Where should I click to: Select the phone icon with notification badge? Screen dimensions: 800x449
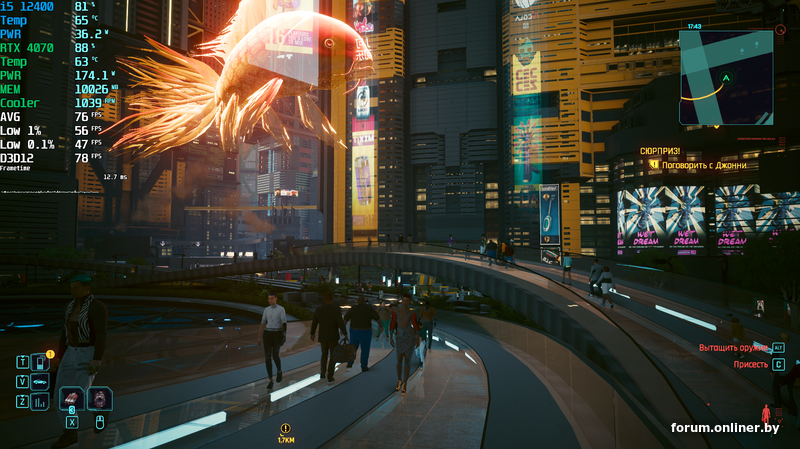click(x=40, y=362)
